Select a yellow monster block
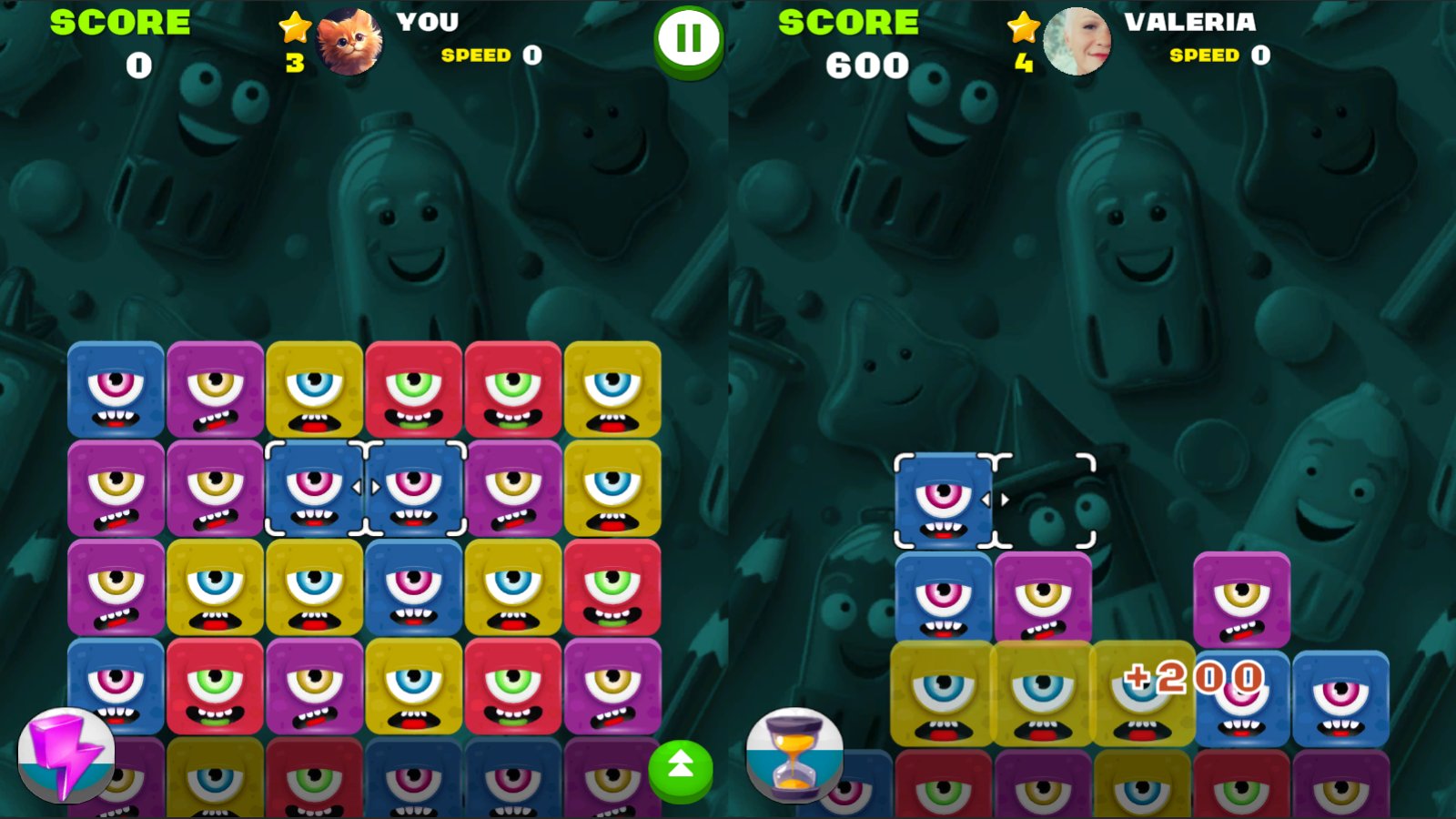 tap(314, 389)
